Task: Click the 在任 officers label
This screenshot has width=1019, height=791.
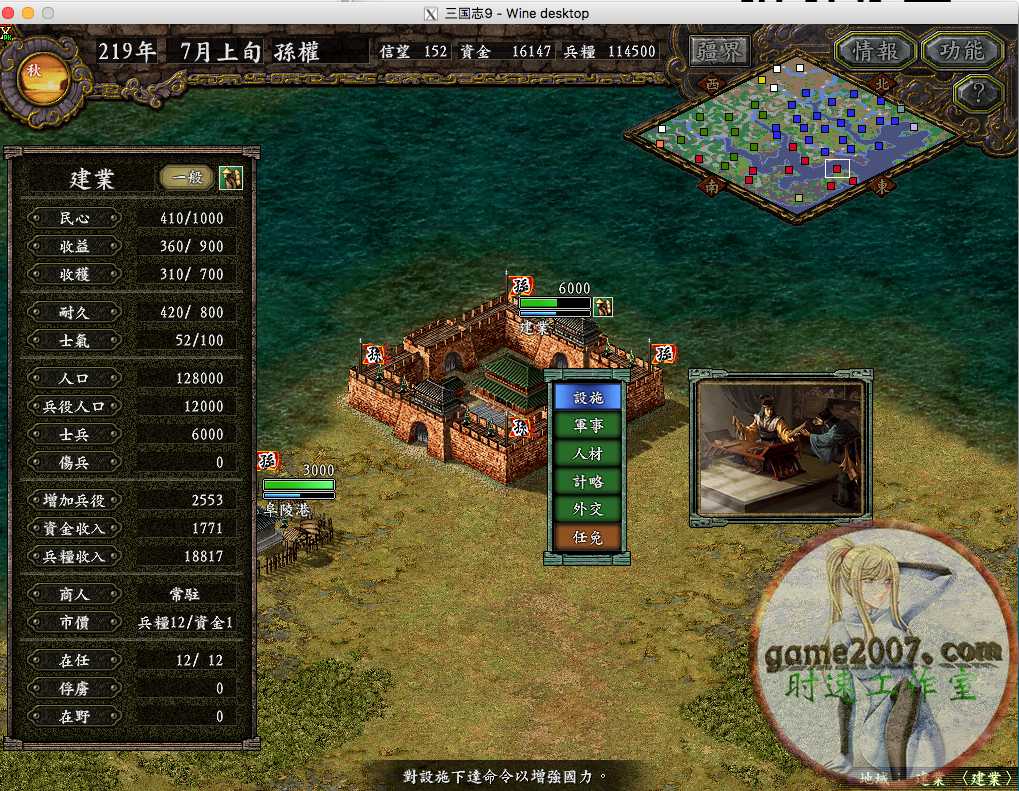Action: (75, 661)
